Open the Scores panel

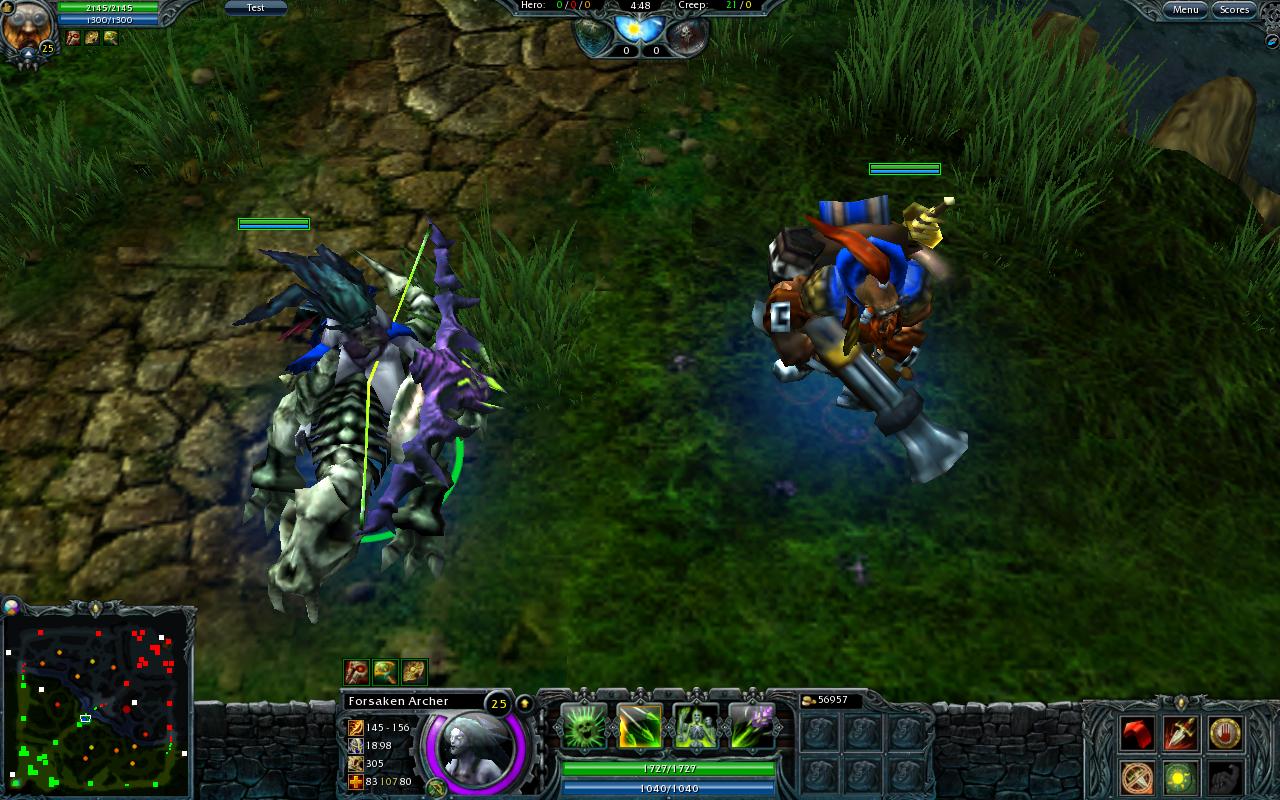coord(1234,9)
